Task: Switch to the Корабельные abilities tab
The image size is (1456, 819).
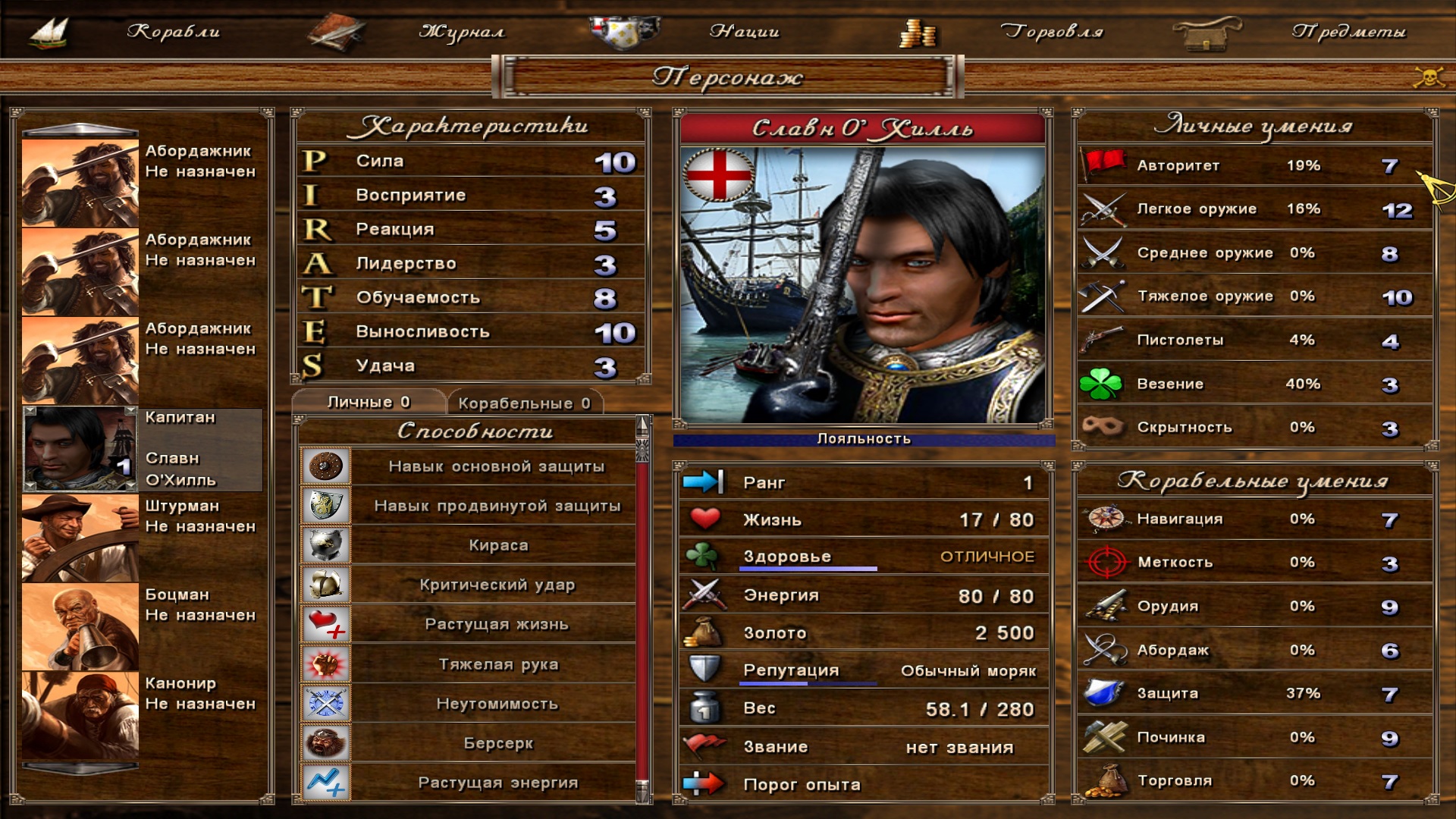Action: pos(524,403)
